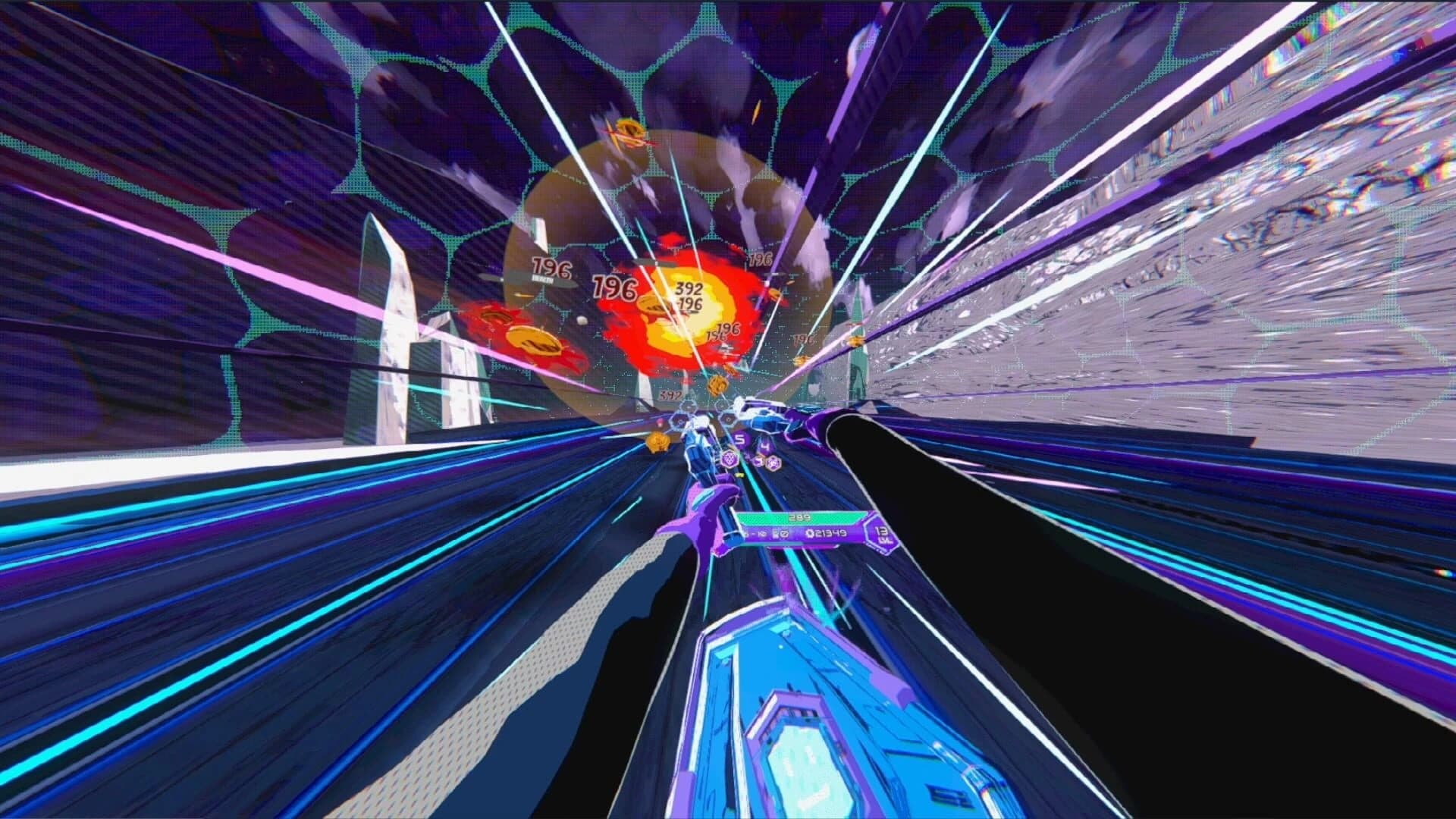Click the gear icon beside score 21349
Screen dimensions: 1456x819
pyautogui.click(x=810, y=533)
